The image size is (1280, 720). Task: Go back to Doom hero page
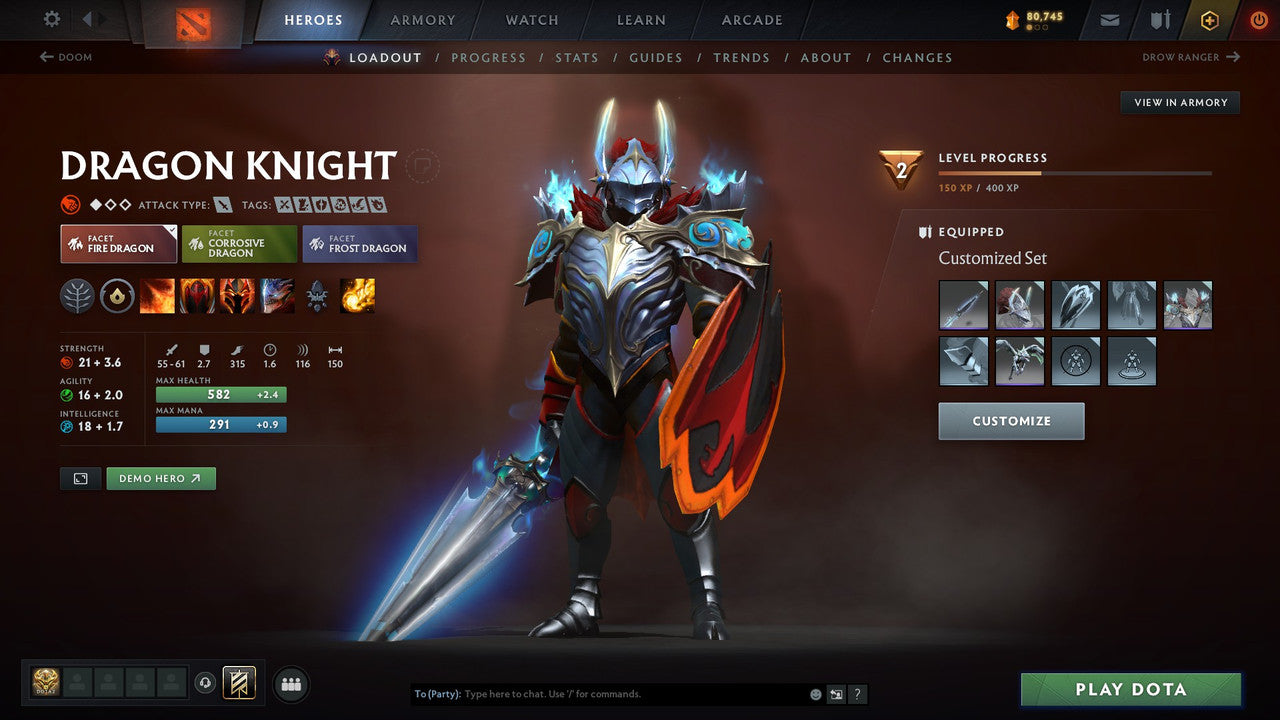click(66, 57)
